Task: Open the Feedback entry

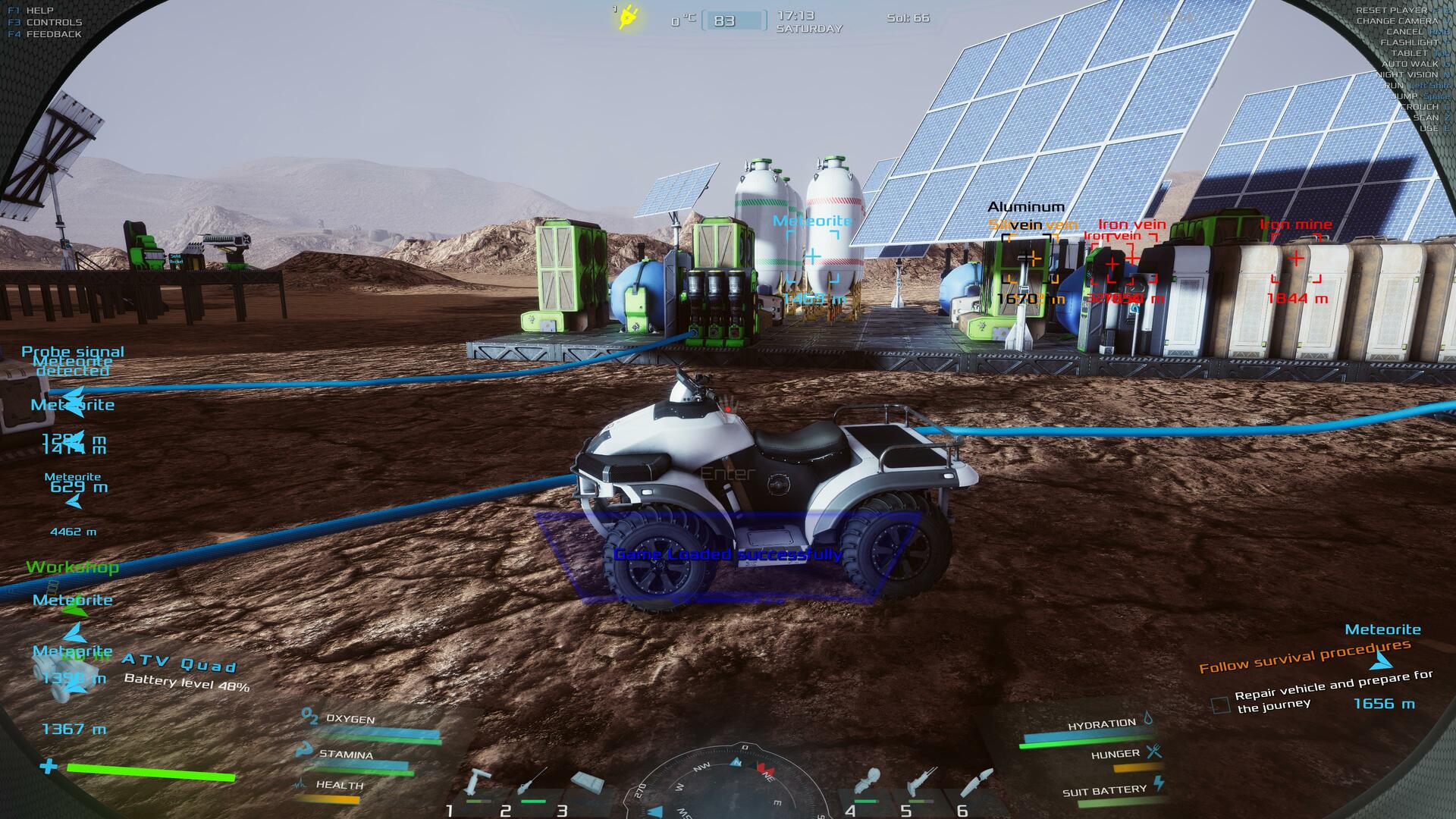Action: (53, 34)
